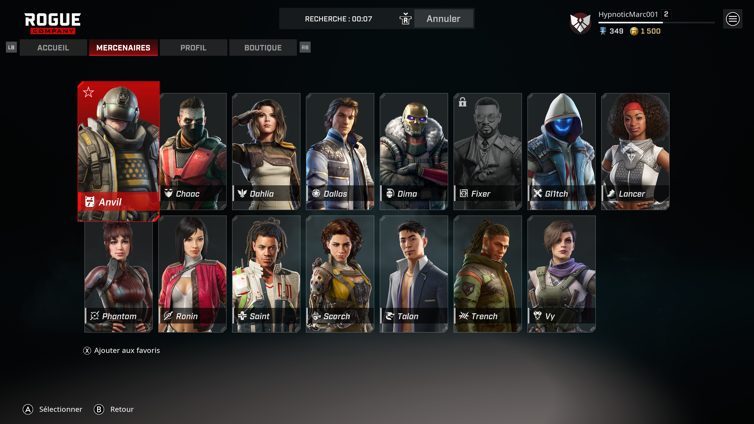Switch to the Accueil tab
This screenshot has height=424, width=754.
point(53,48)
